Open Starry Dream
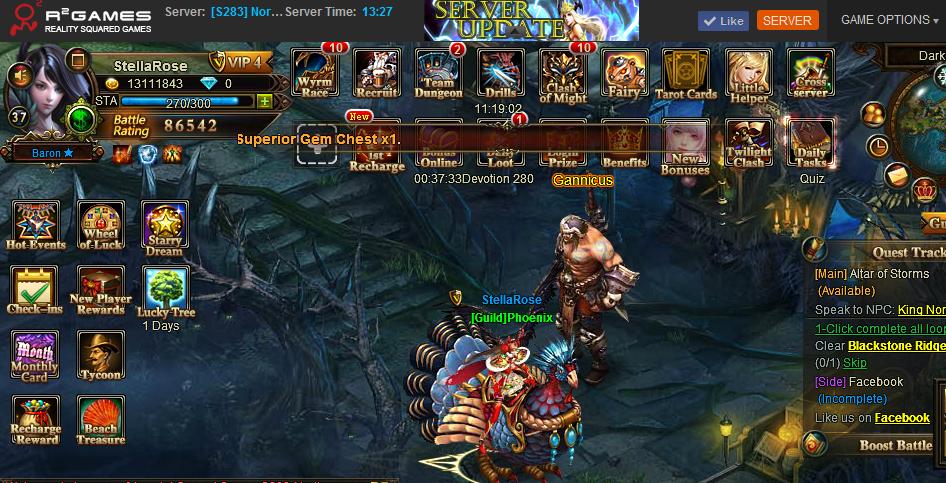 (164, 227)
